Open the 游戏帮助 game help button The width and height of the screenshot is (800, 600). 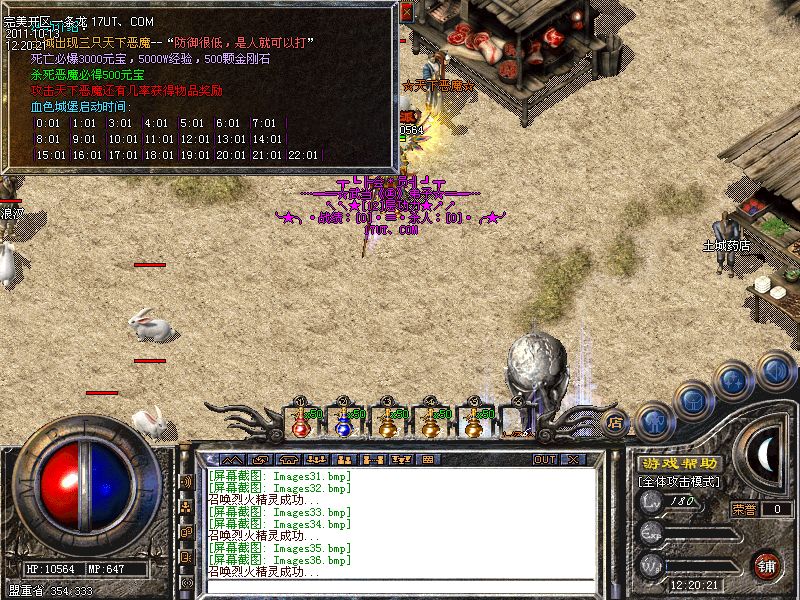coord(678,463)
